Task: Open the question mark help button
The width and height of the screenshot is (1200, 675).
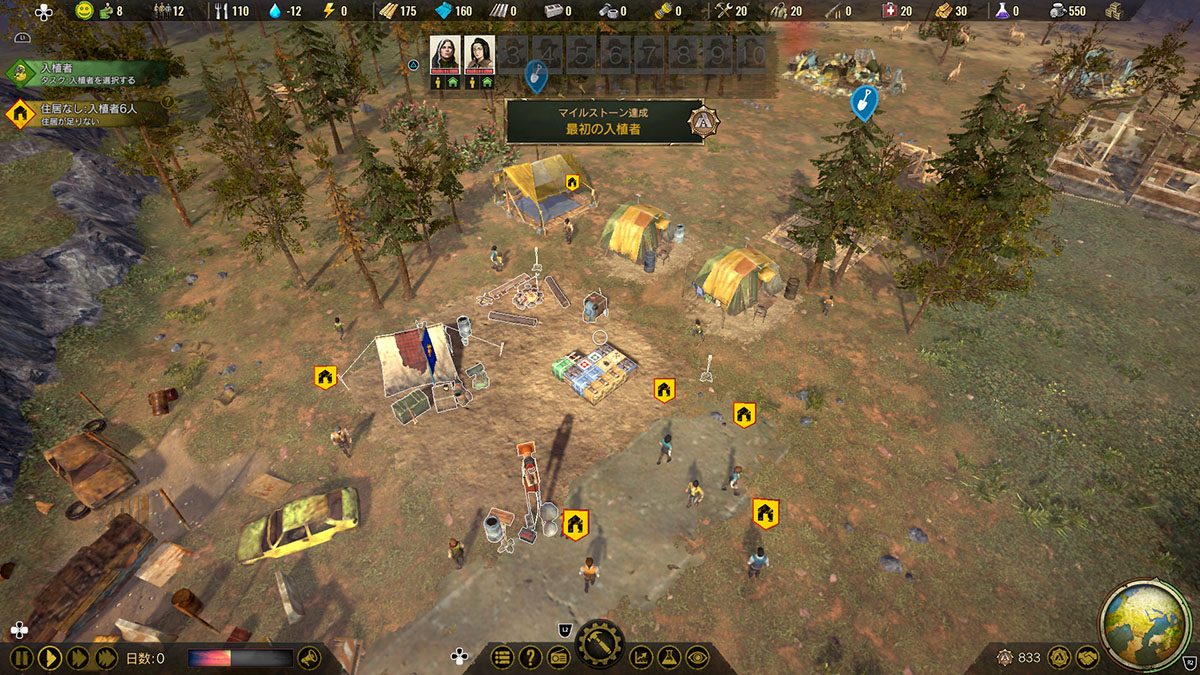Action: [x=530, y=658]
